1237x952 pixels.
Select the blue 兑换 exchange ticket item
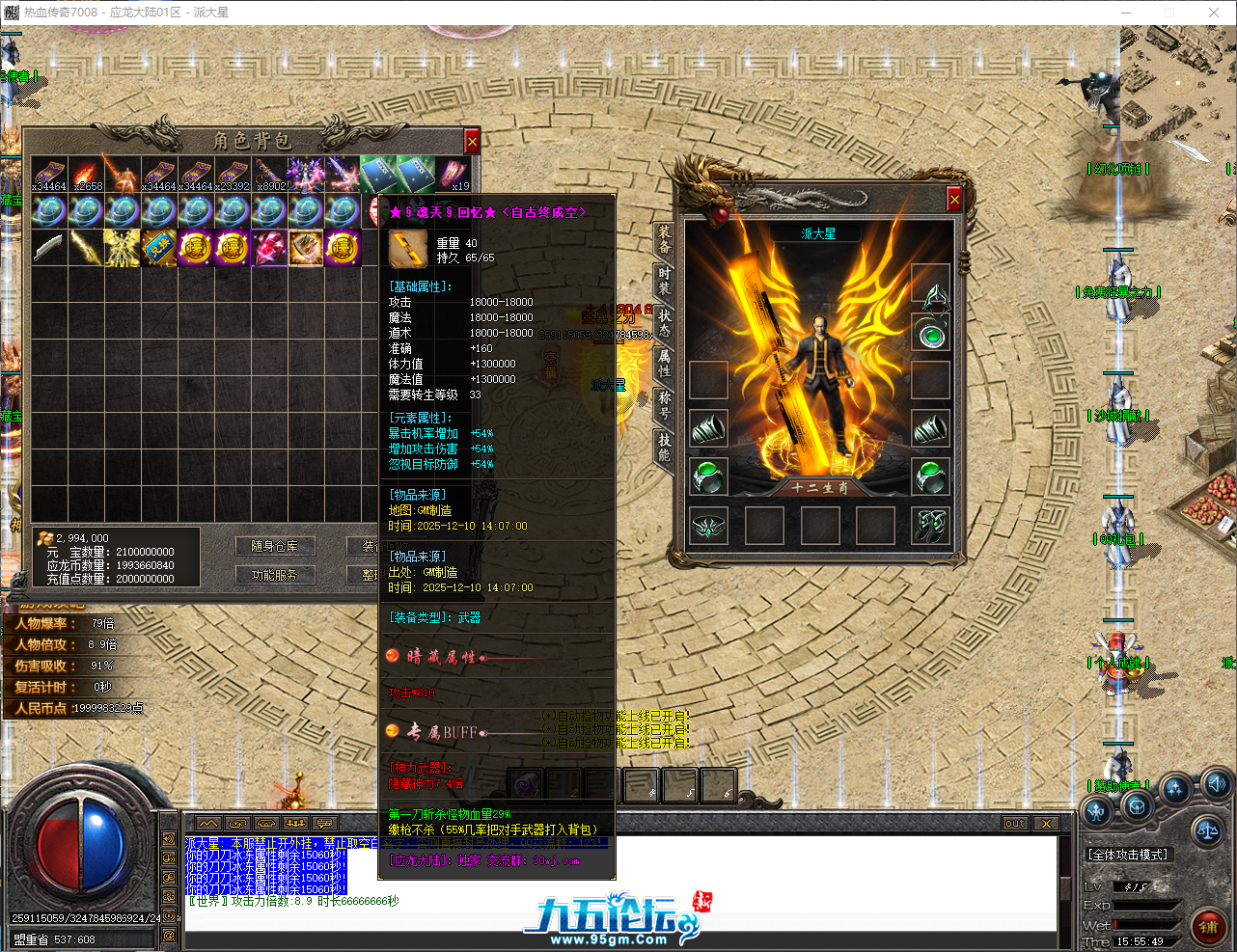tap(159, 248)
